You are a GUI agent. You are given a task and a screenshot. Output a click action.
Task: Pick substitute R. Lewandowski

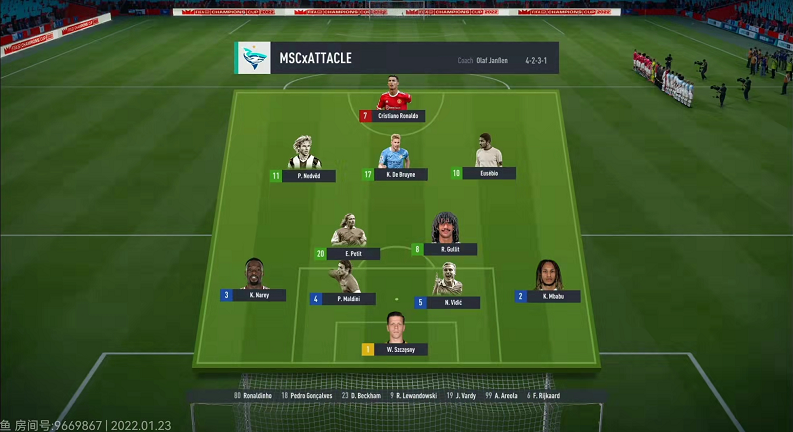(x=412, y=395)
